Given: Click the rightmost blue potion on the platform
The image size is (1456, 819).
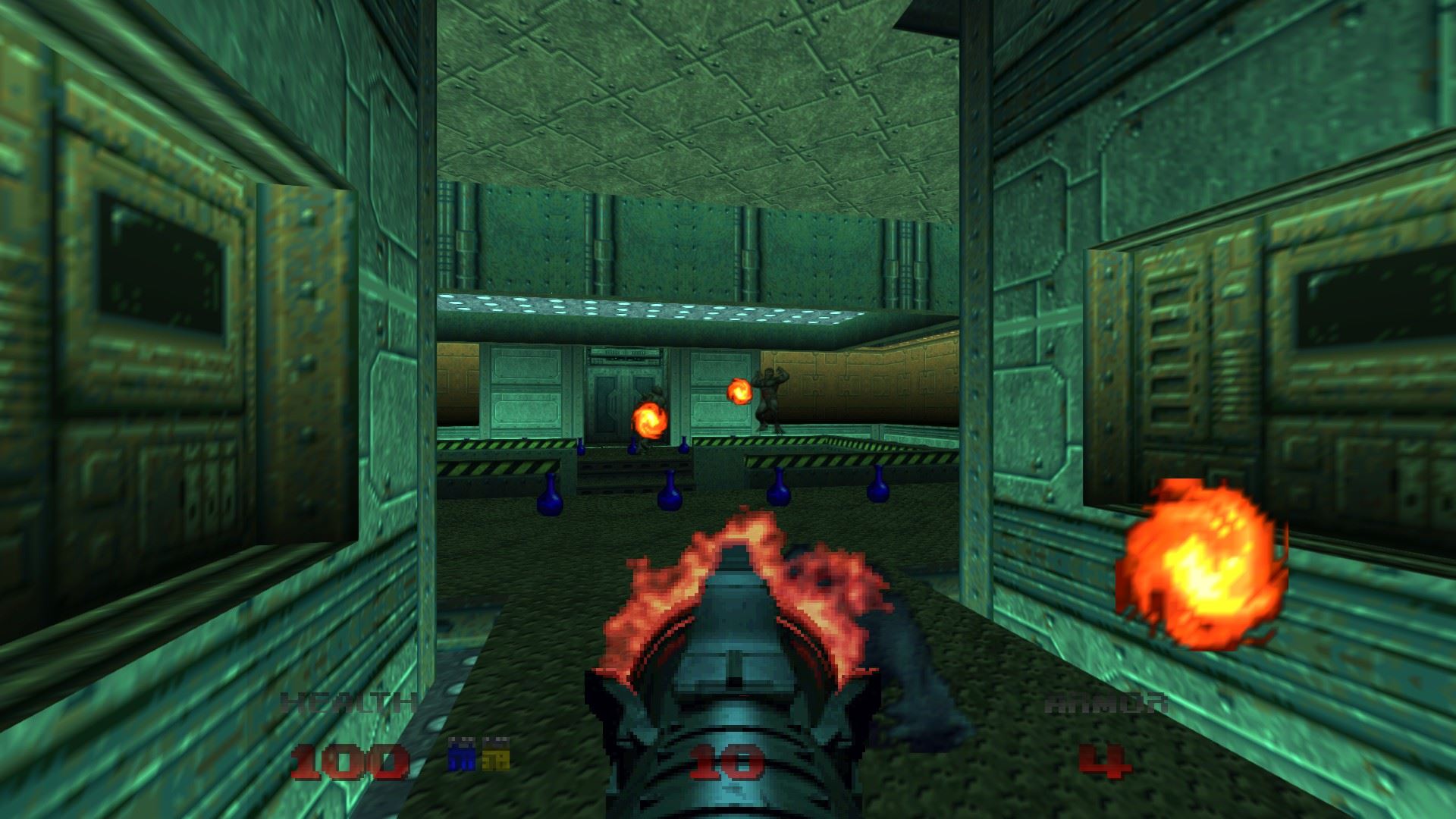Looking at the screenshot, I should pyautogui.click(x=878, y=482).
